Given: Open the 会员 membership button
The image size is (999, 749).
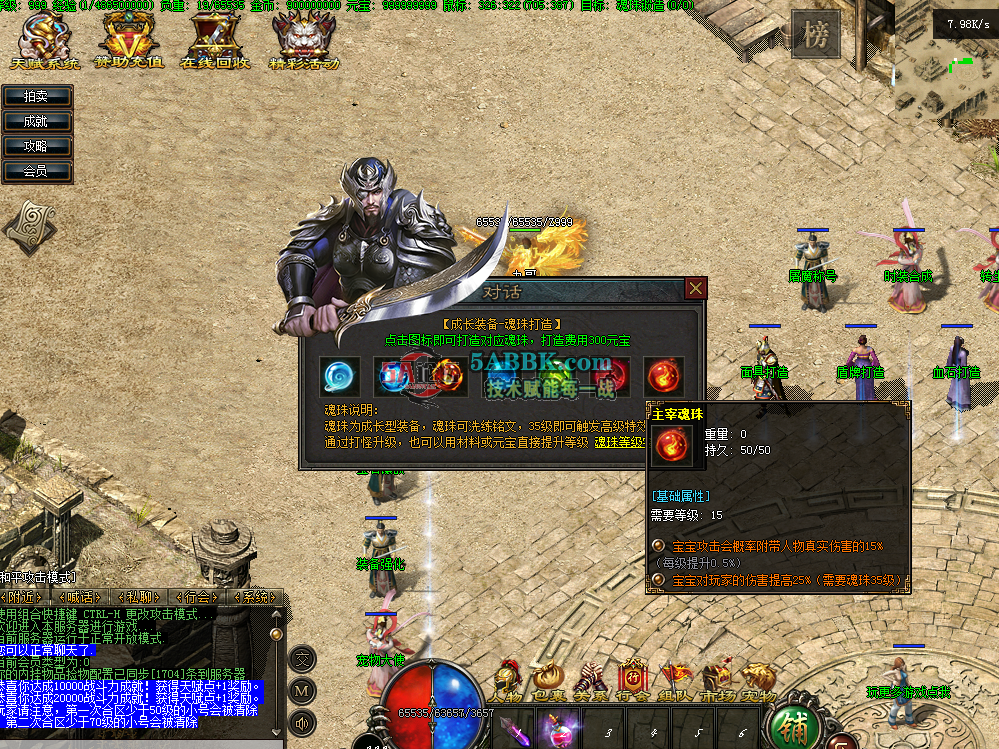Looking at the screenshot, I should coord(36,171).
